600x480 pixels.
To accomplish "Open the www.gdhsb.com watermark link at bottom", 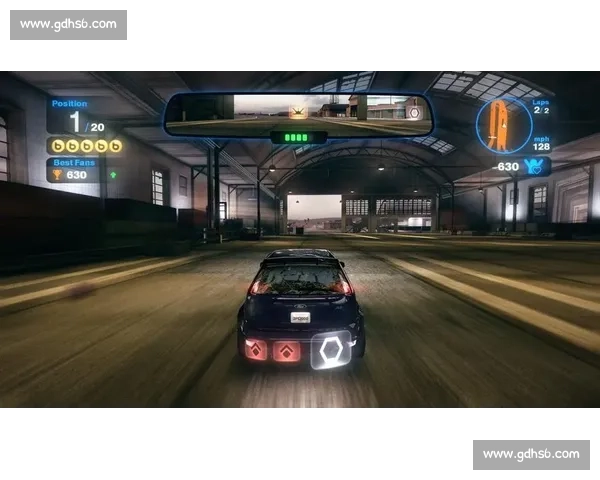I will coord(531,454).
